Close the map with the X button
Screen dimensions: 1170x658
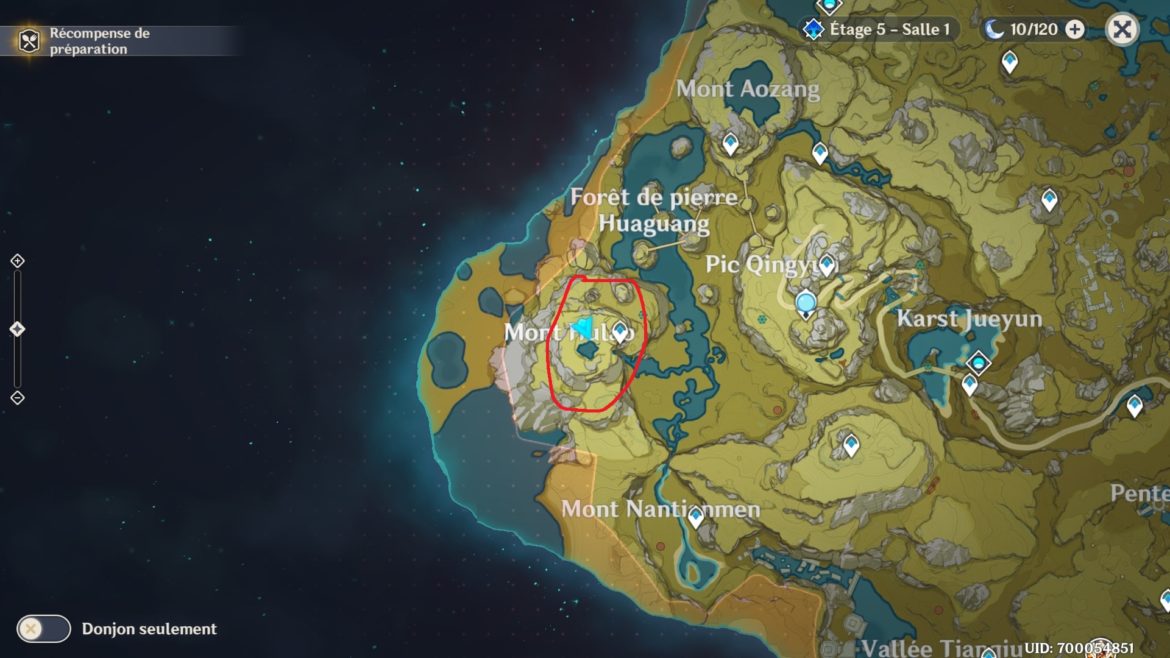[x=1122, y=29]
